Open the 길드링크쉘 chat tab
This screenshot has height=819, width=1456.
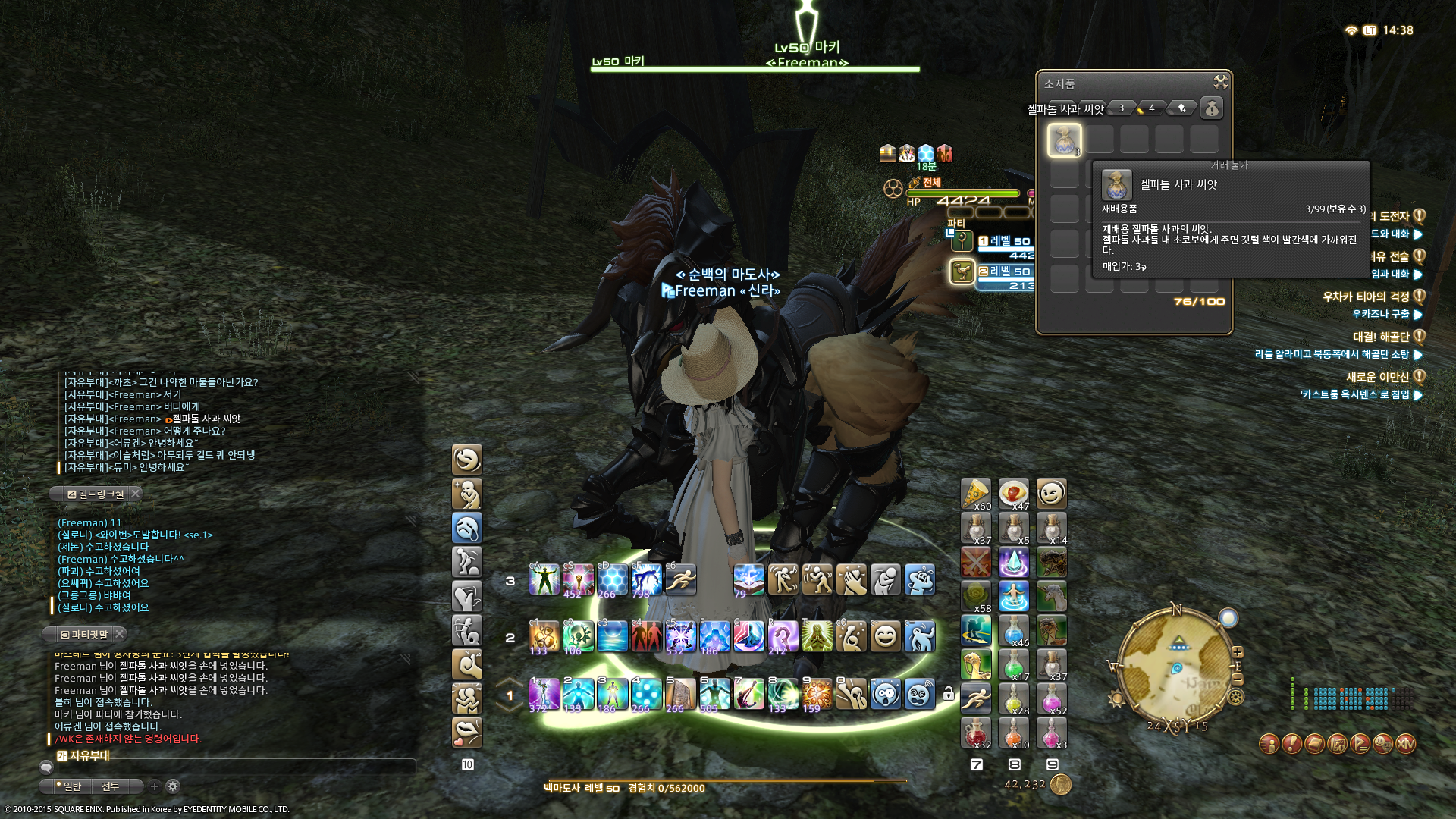(96, 494)
